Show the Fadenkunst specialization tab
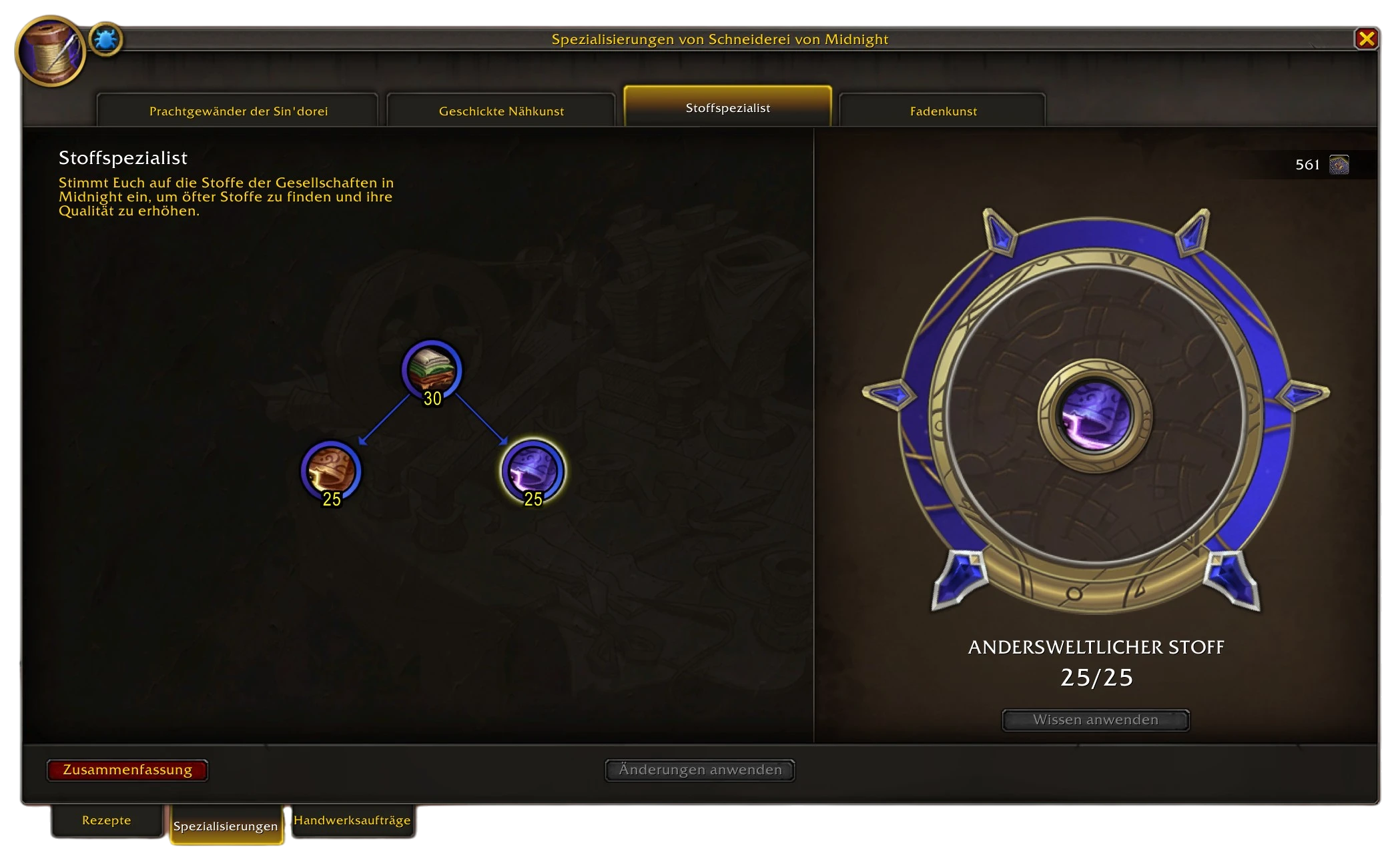1400x859 pixels. (943, 111)
